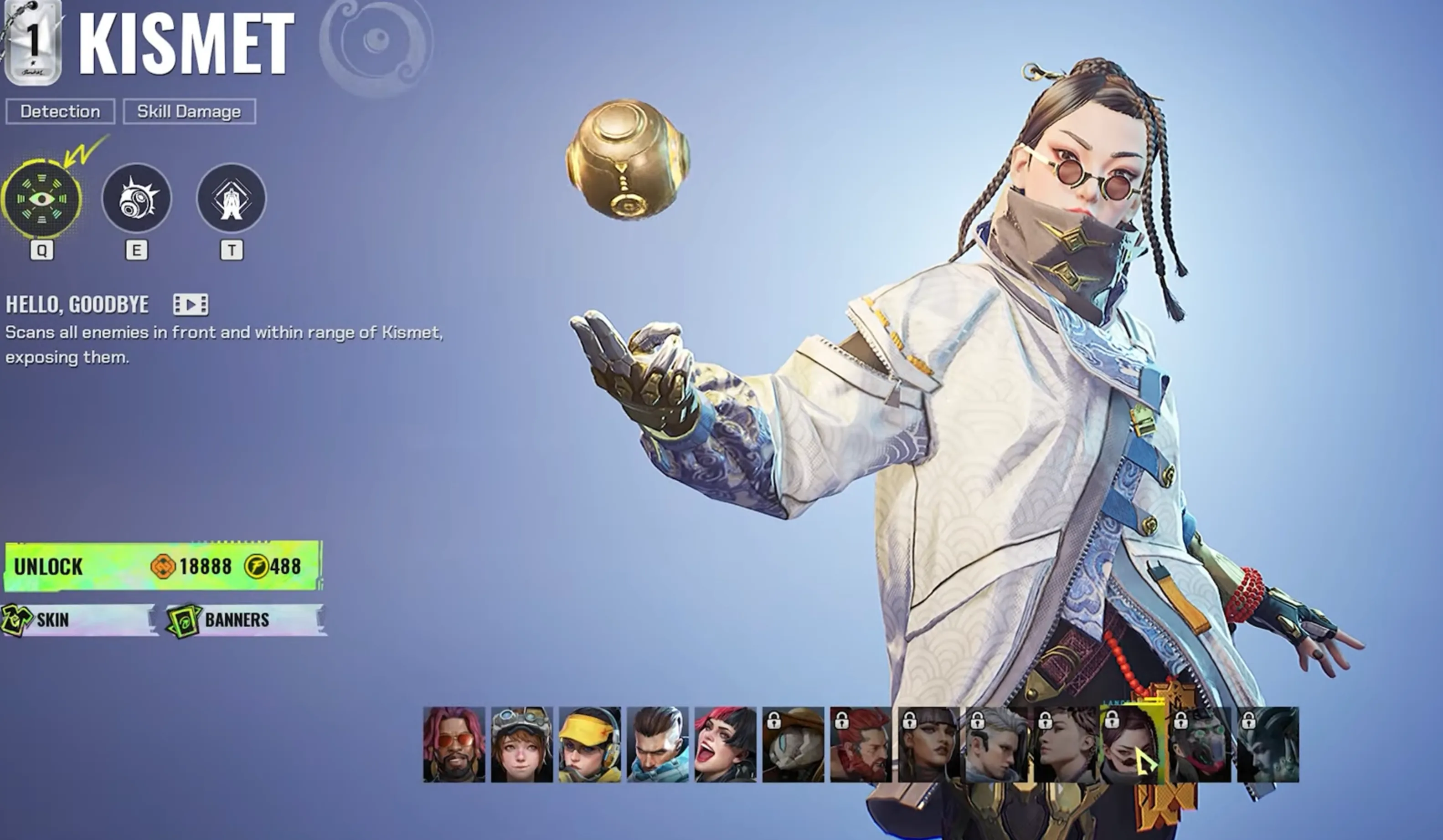The height and width of the screenshot is (840, 1443).
Task: Choose the spiked orb ability icon
Action: coord(136,198)
